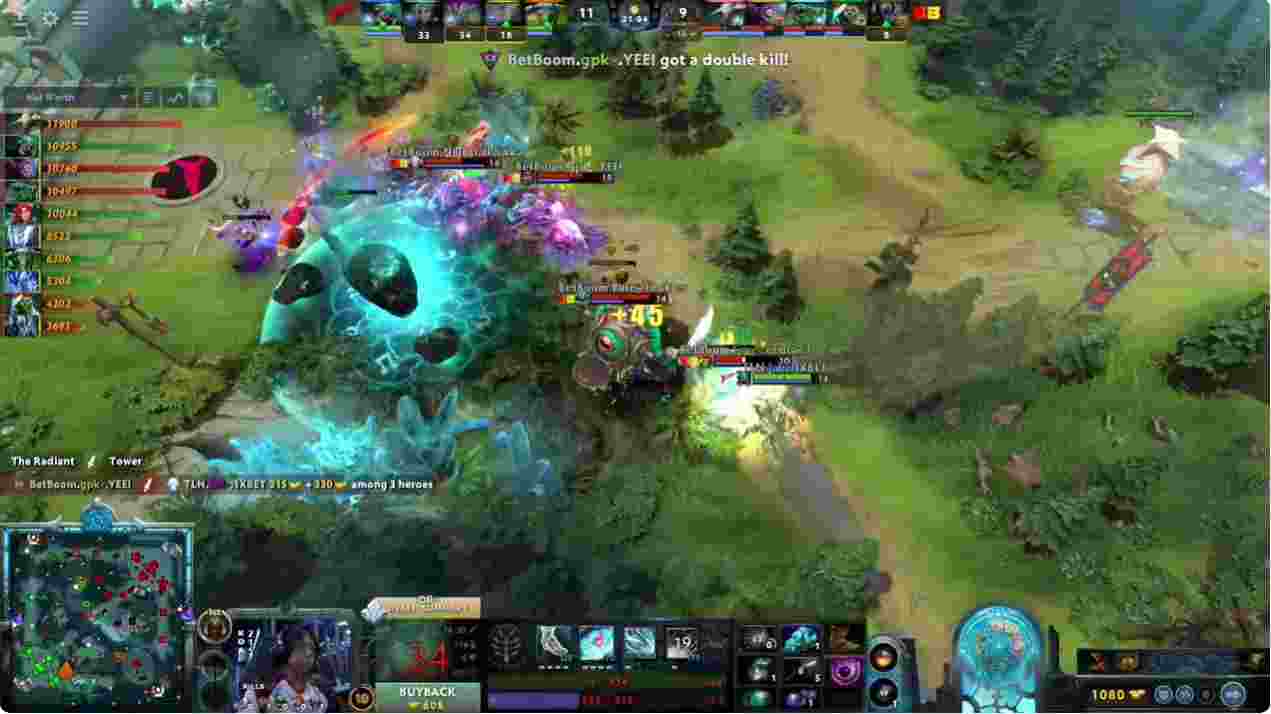The image size is (1271, 714).
Task: Open the settings gear icon
Action: pyautogui.click(x=50, y=18)
